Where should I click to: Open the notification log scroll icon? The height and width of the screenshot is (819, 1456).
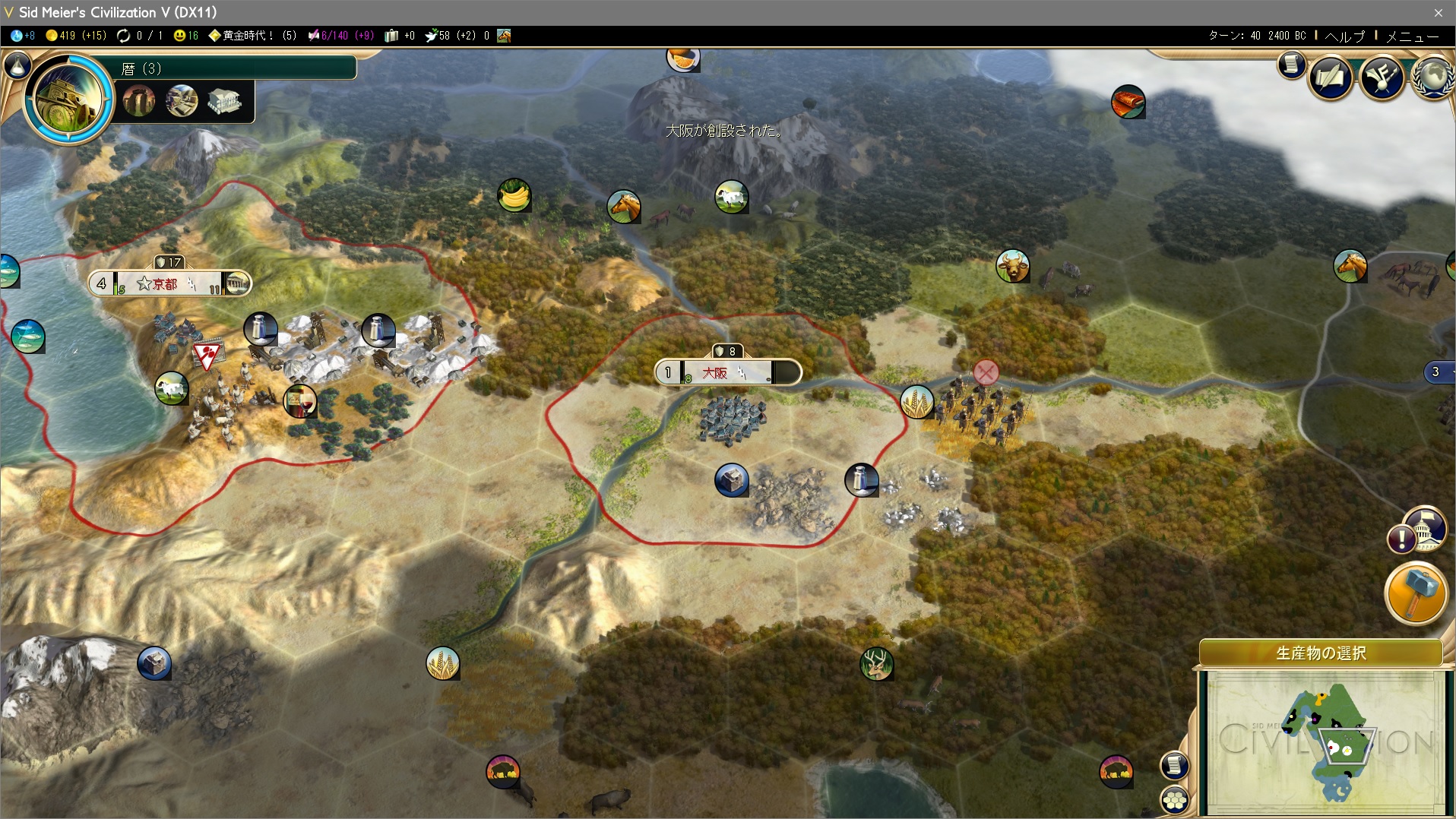[x=1291, y=65]
